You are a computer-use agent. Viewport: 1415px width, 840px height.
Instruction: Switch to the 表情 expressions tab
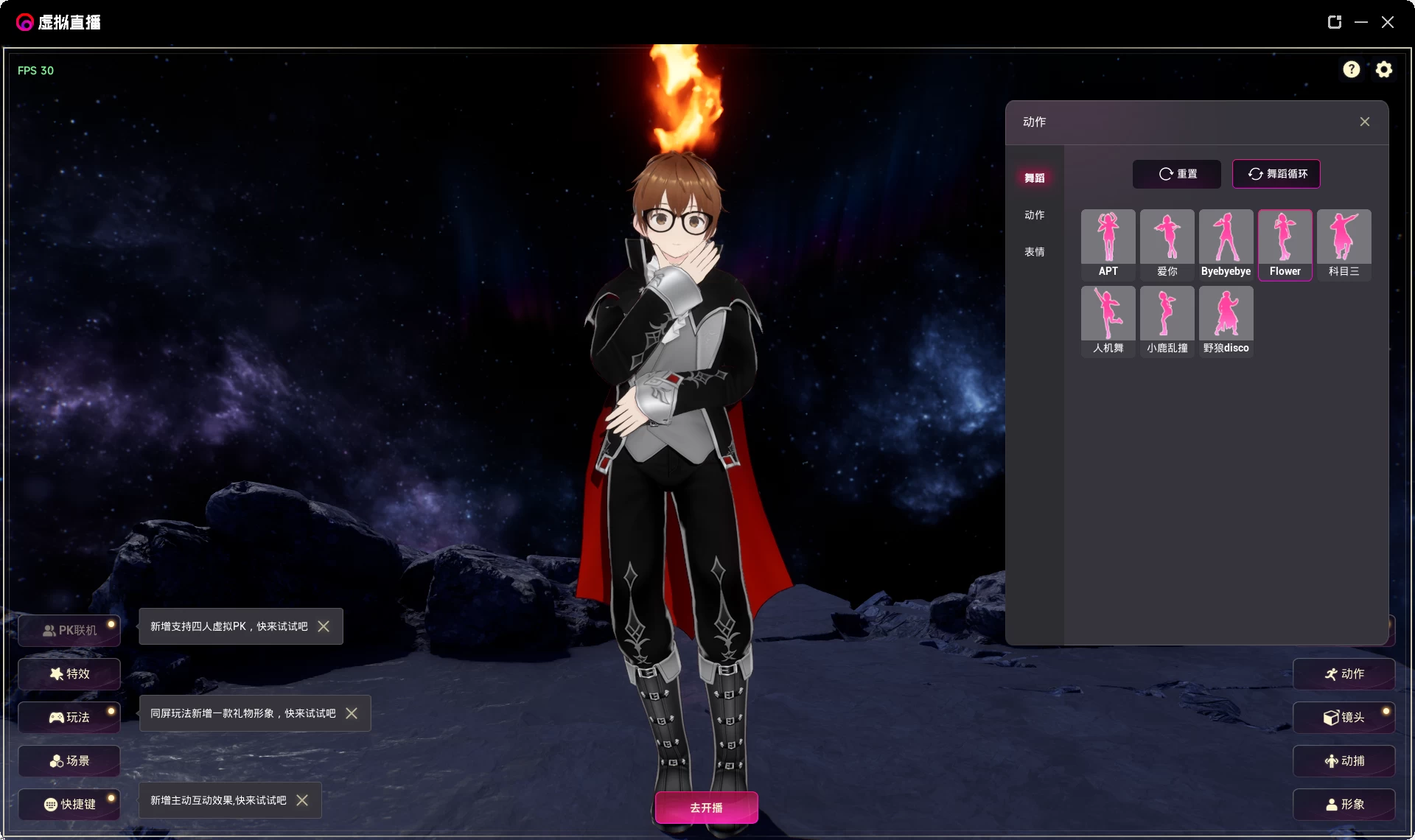[1035, 251]
